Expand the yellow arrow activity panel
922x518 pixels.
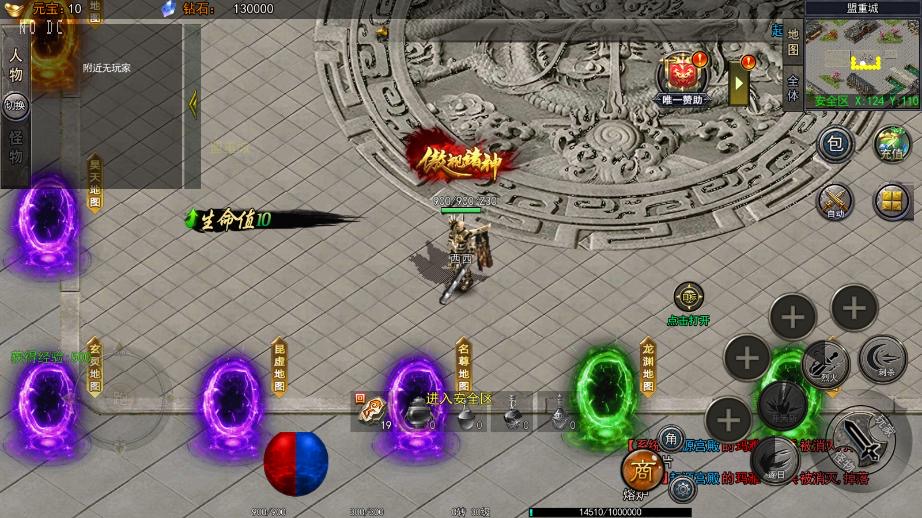pyautogui.click(x=739, y=83)
